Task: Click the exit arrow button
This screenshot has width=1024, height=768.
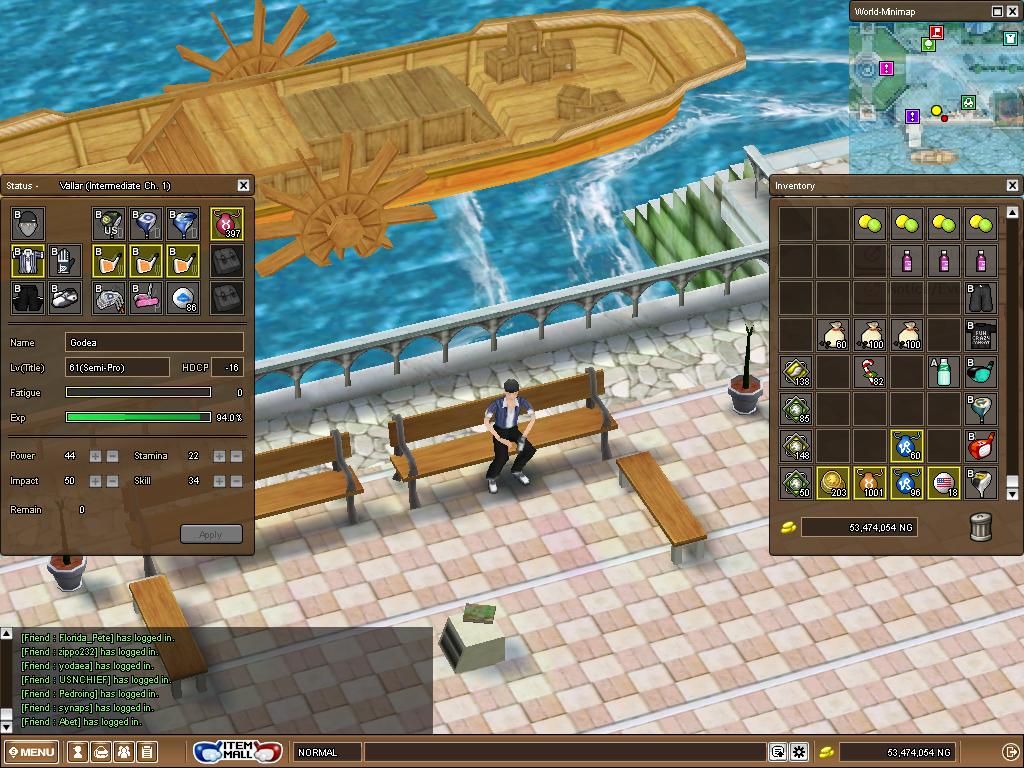Action: [1010, 752]
